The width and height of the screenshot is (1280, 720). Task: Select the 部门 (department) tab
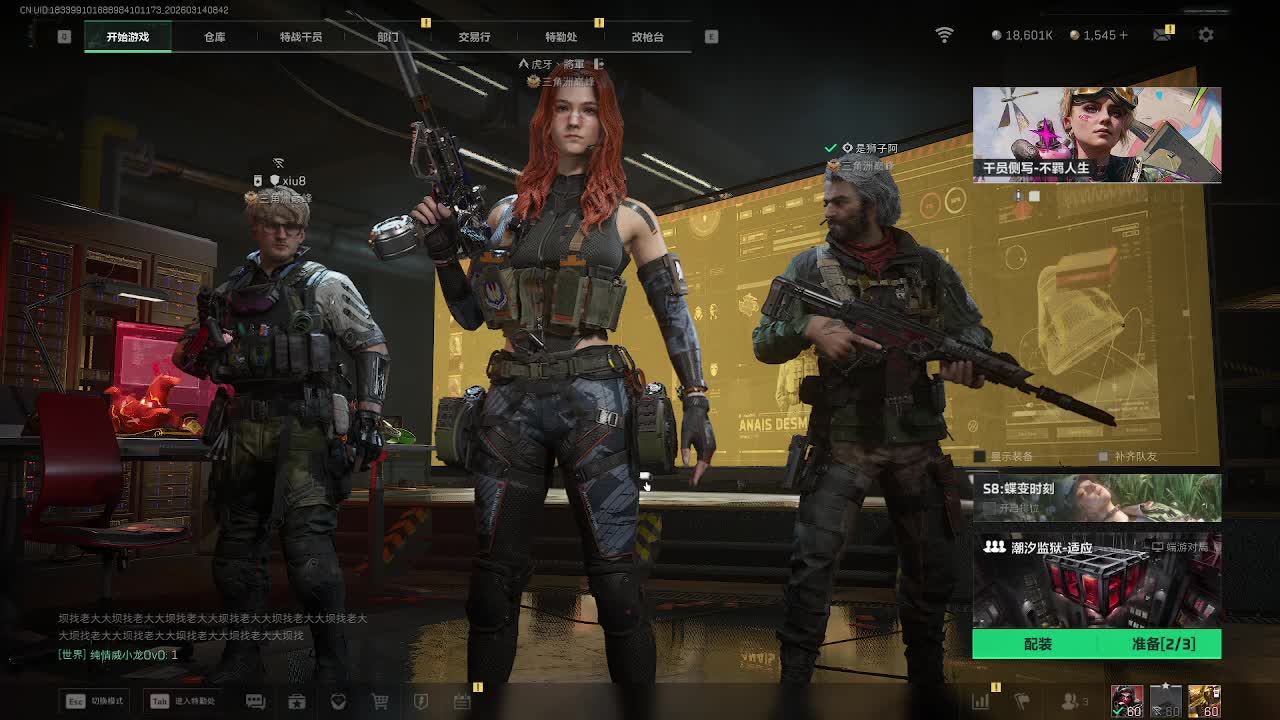388,37
